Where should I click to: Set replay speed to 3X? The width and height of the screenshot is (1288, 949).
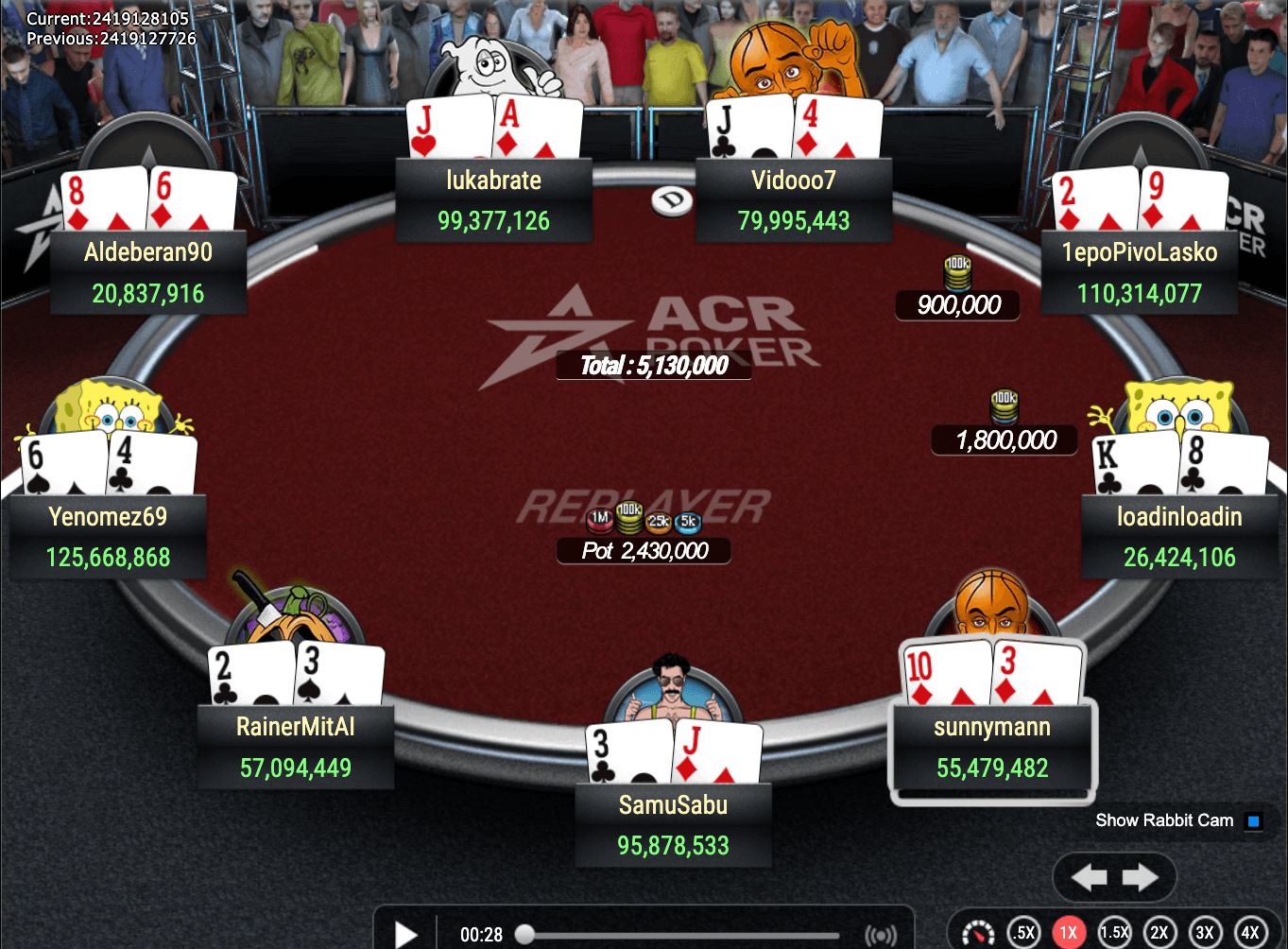1205,933
